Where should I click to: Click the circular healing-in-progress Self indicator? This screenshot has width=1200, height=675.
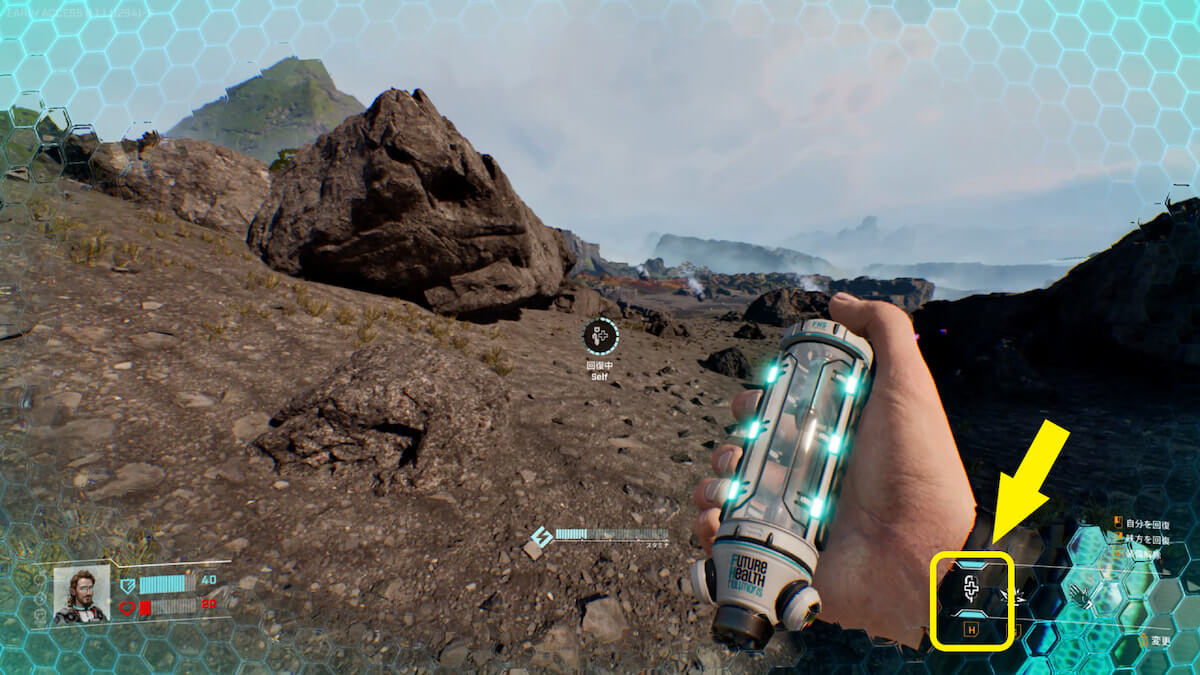click(x=600, y=337)
